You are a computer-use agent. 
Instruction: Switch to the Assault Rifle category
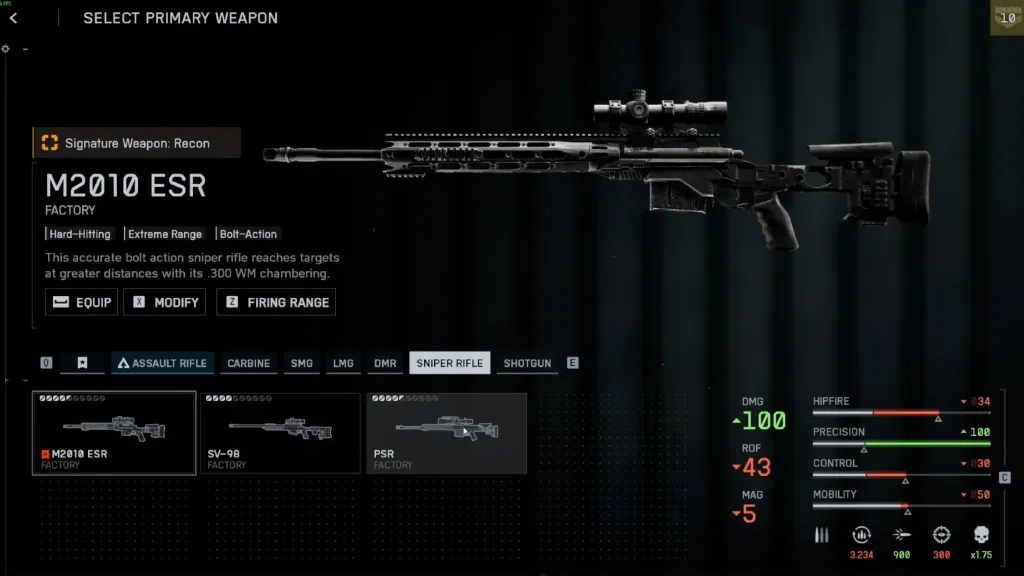click(161, 363)
